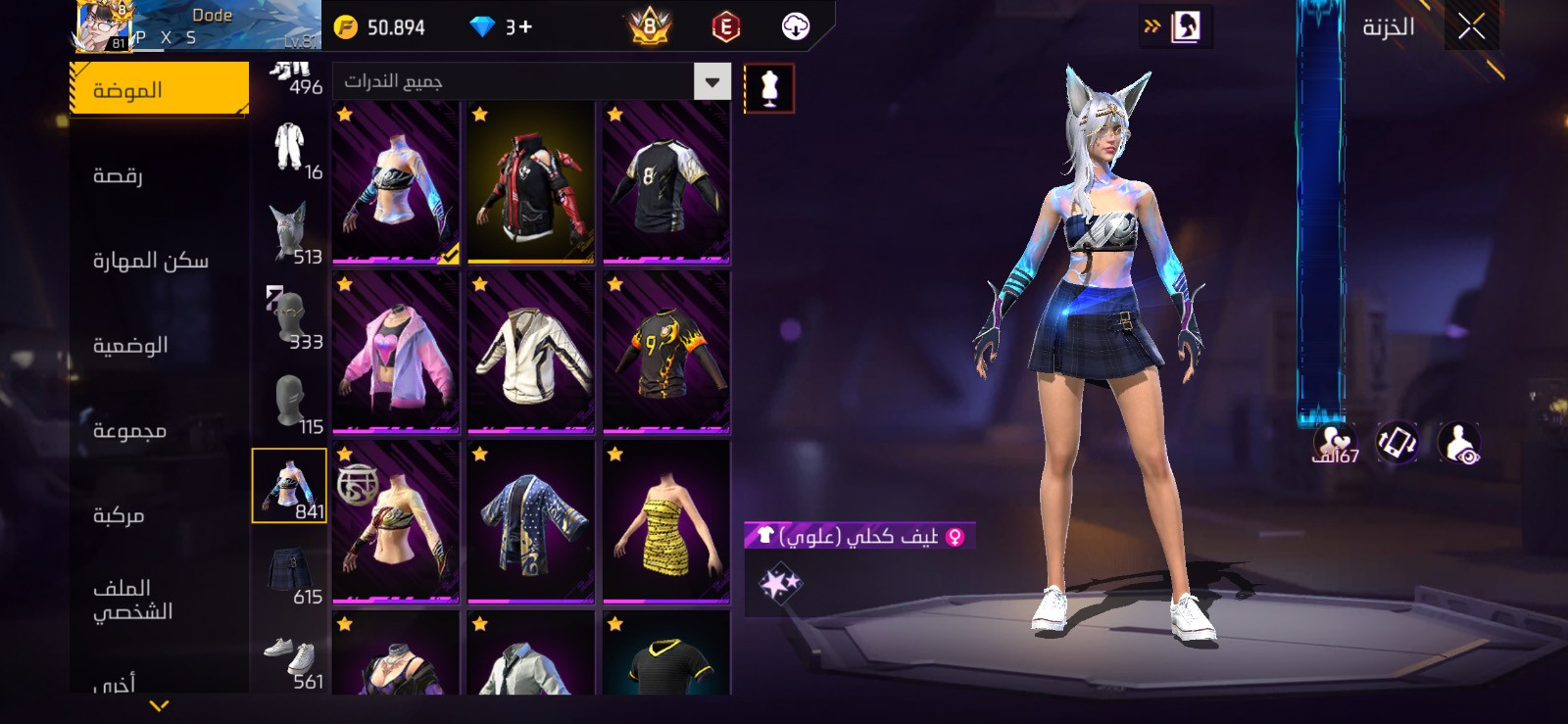The height and width of the screenshot is (724, 1568).
Task: Select the plaid skirt bottoms category
Action: (x=289, y=574)
